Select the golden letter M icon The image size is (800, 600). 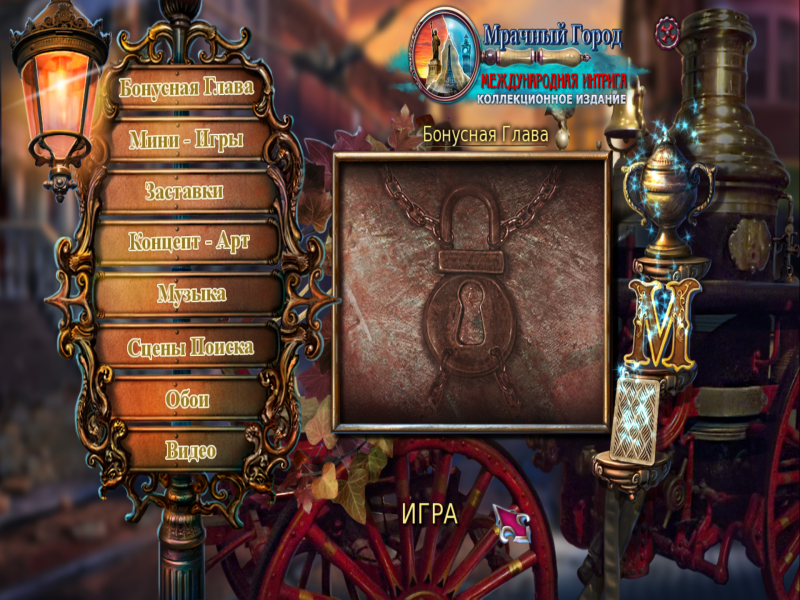[663, 322]
